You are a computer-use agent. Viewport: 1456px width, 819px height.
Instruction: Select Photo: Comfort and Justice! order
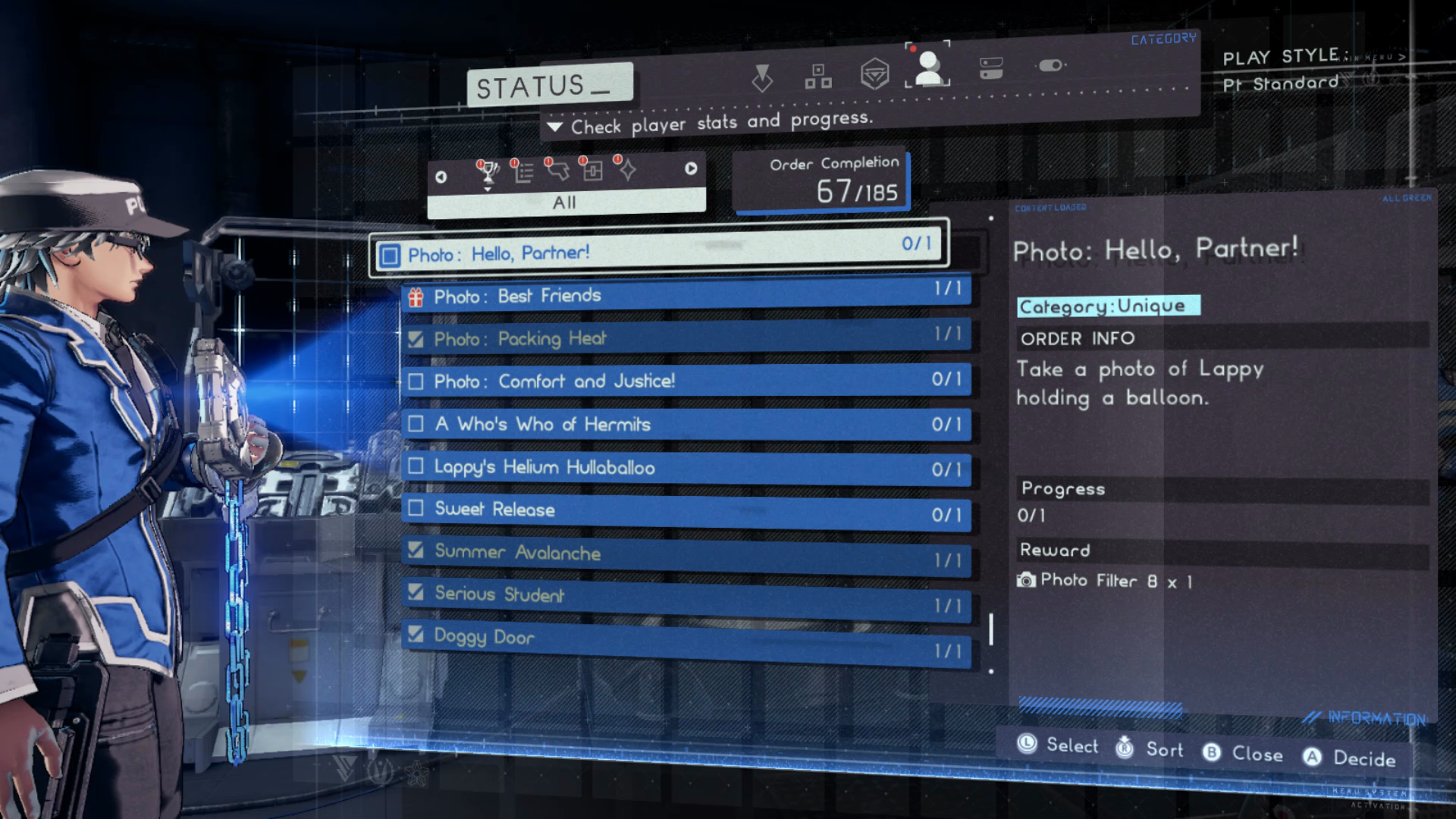click(x=686, y=380)
